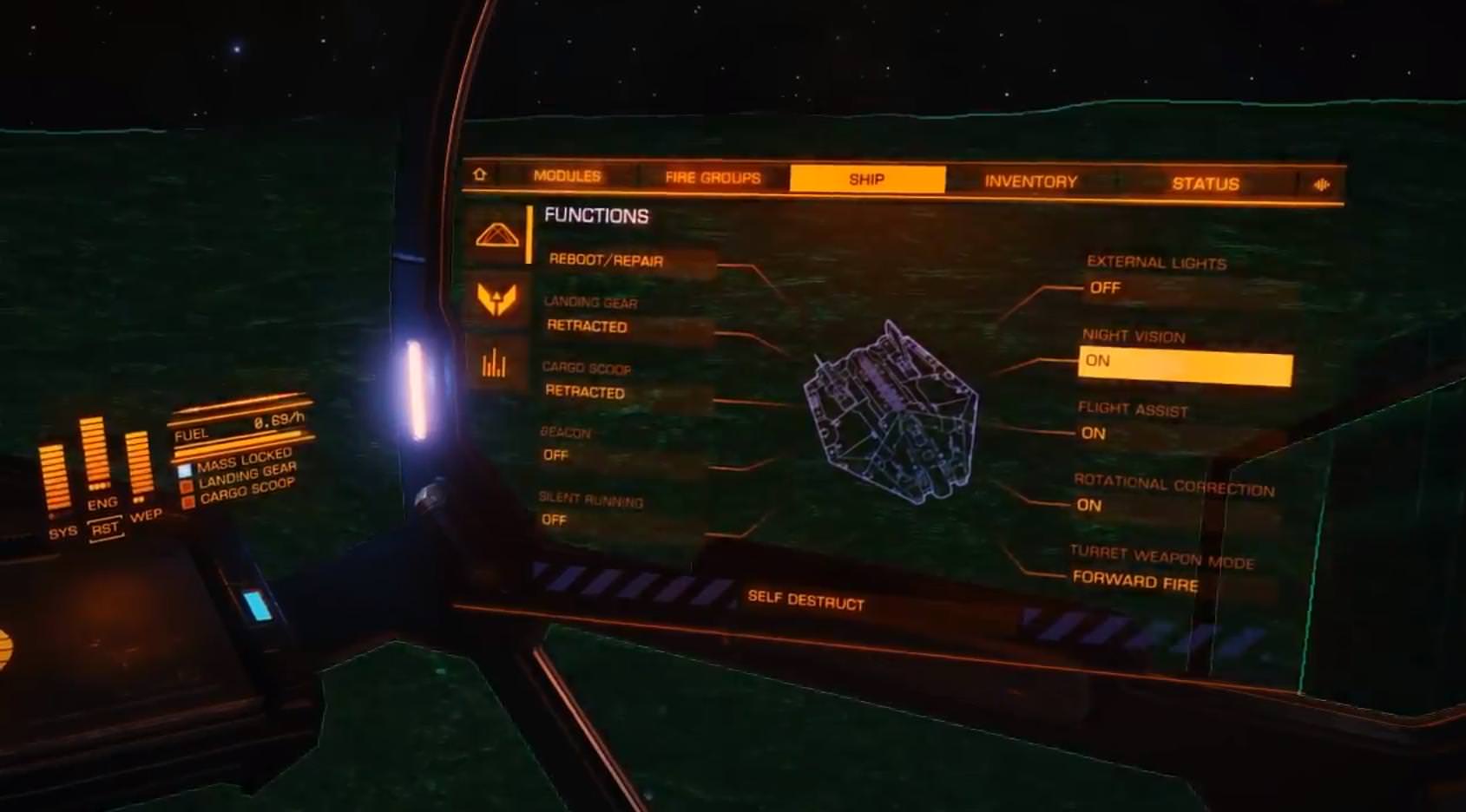Open the statistics bar-chart side icon
1466x812 pixels.
[x=494, y=364]
